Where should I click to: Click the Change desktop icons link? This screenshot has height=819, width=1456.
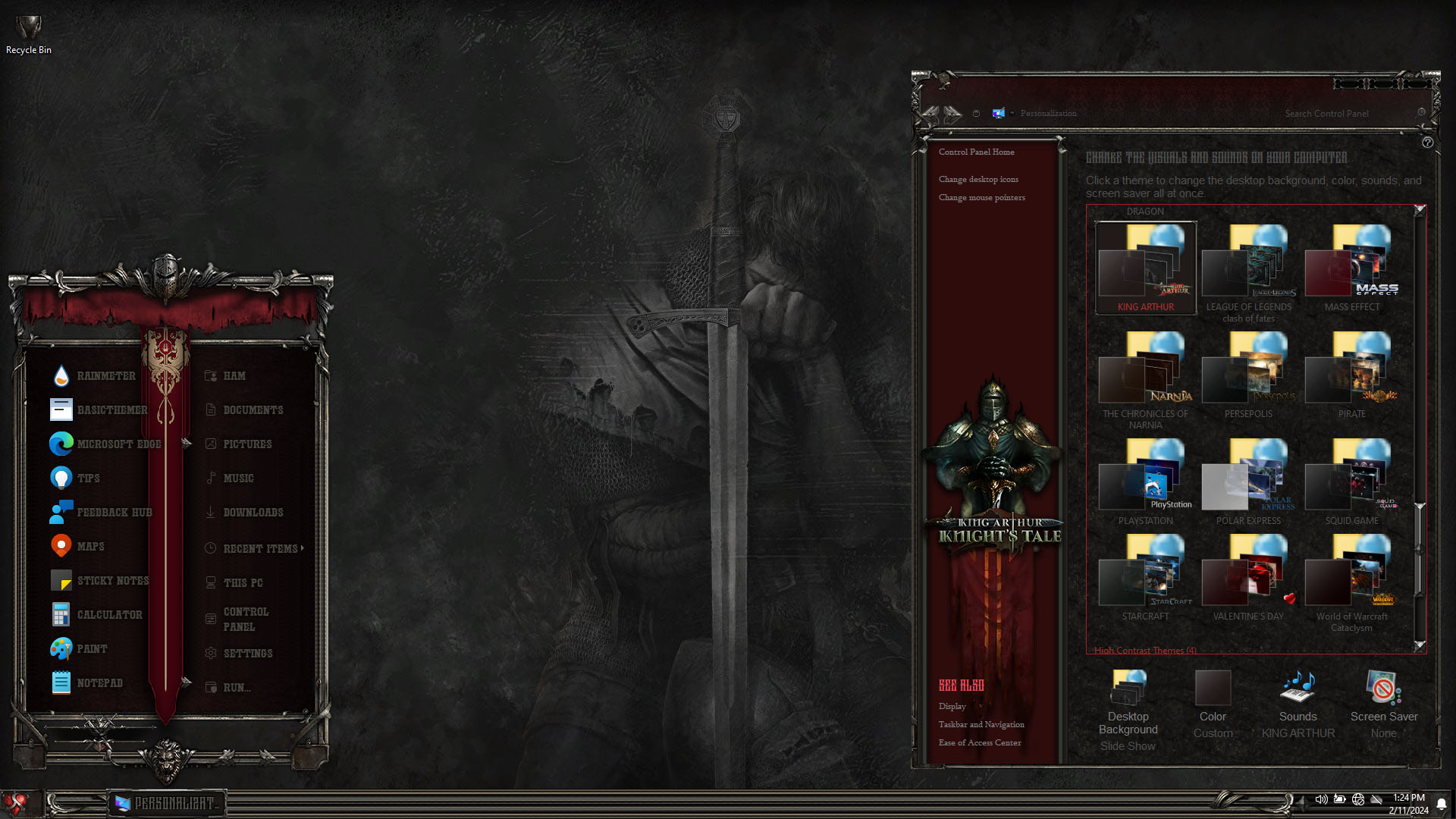coord(978,180)
